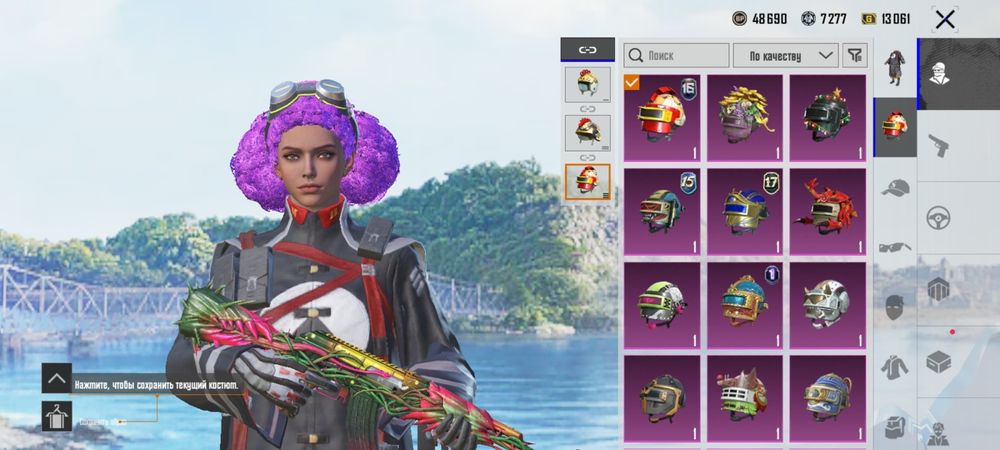Select the purple helmet with yellow flowers
Image resolution: width=1000 pixels, height=450 pixels.
[x=745, y=118]
